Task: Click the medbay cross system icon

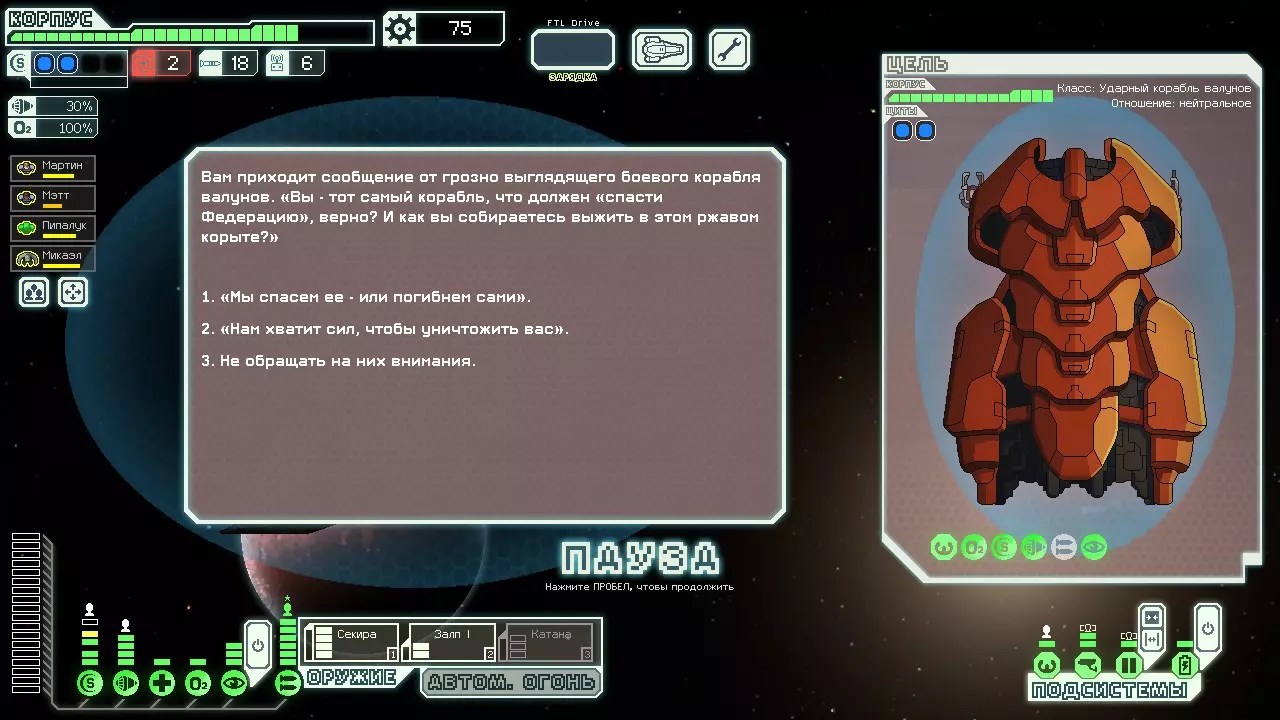Action: (x=162, y=684)
